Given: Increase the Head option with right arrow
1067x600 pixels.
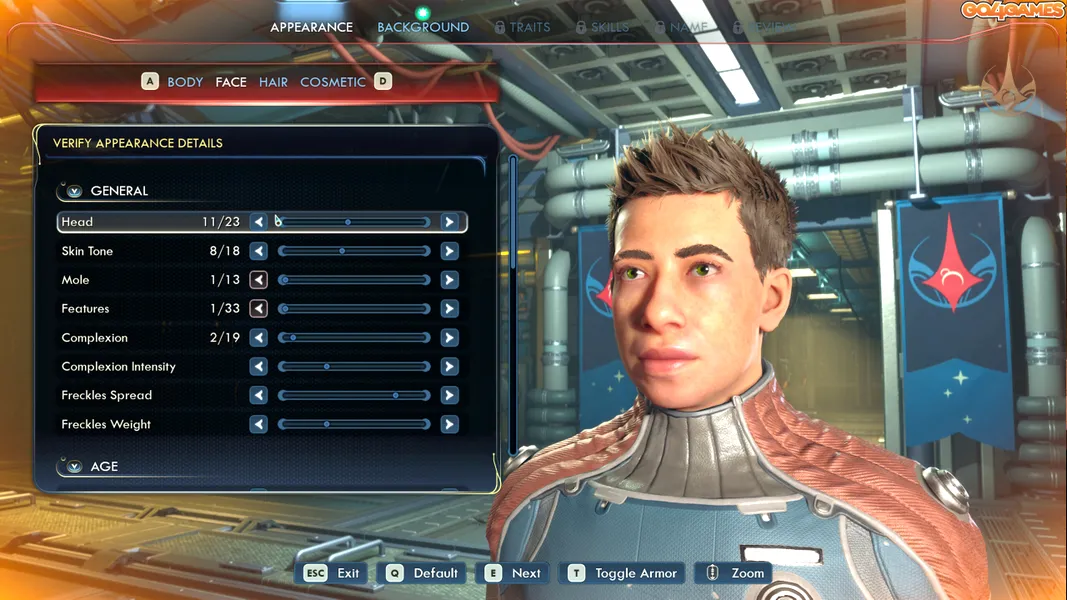Looking at the screenshot, I should 449,222.
